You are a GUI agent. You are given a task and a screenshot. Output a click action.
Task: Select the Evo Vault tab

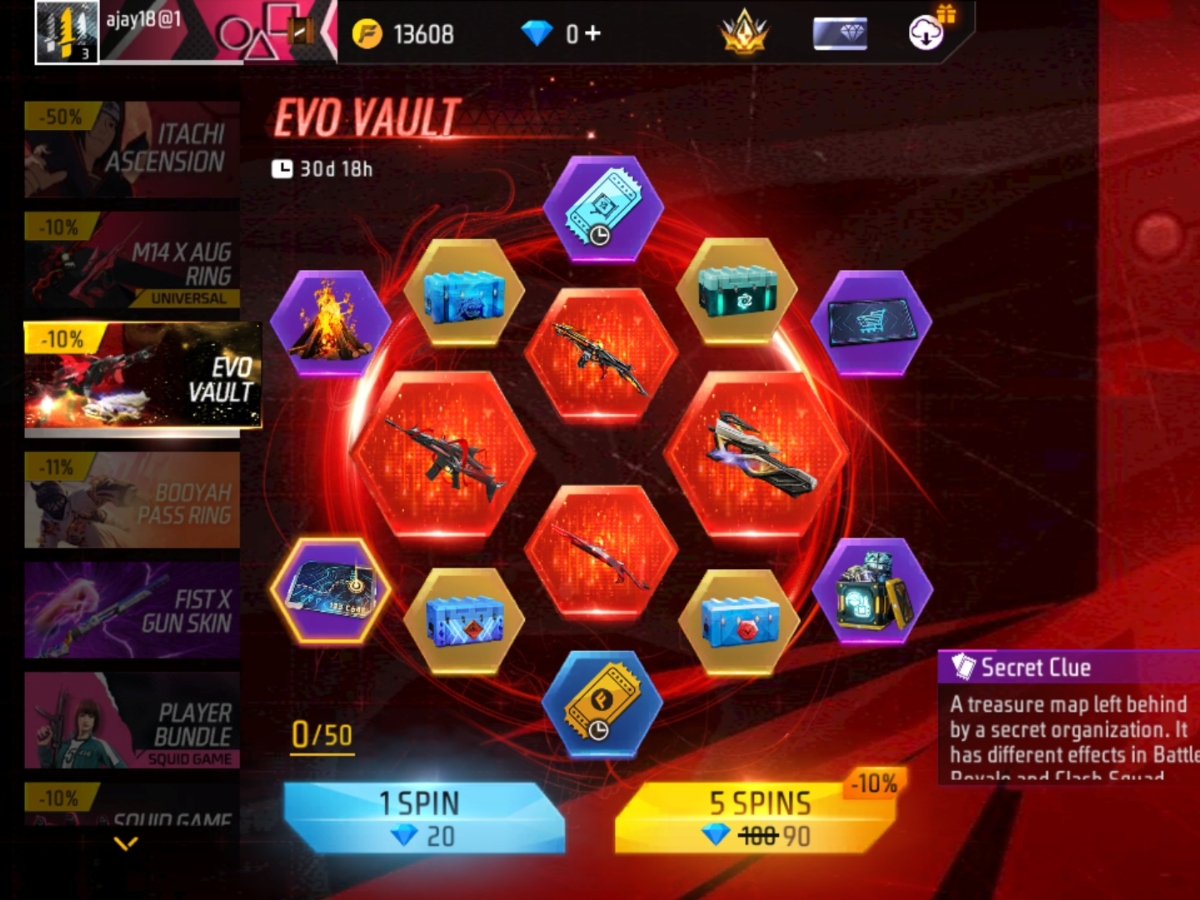coord(142,379)
